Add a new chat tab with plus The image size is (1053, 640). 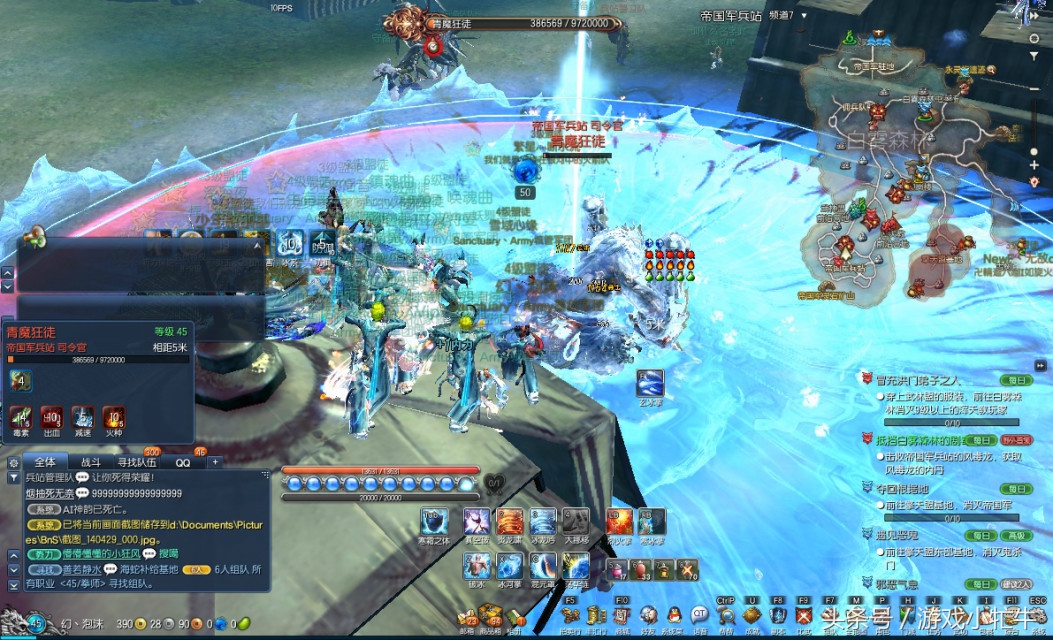213,462
